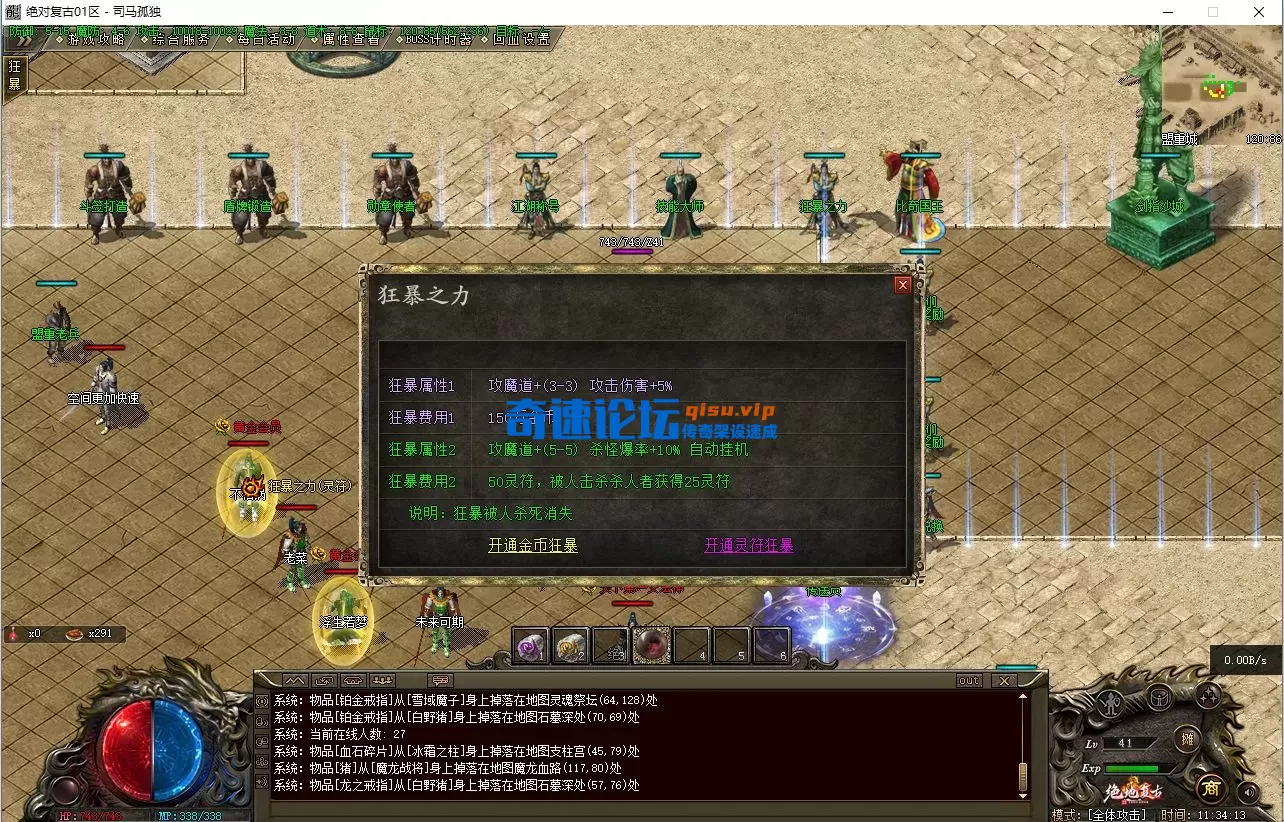Select the potion in quickbar slot 1
The width and height of the screenshot is (1284, 822).
(530, 645)
